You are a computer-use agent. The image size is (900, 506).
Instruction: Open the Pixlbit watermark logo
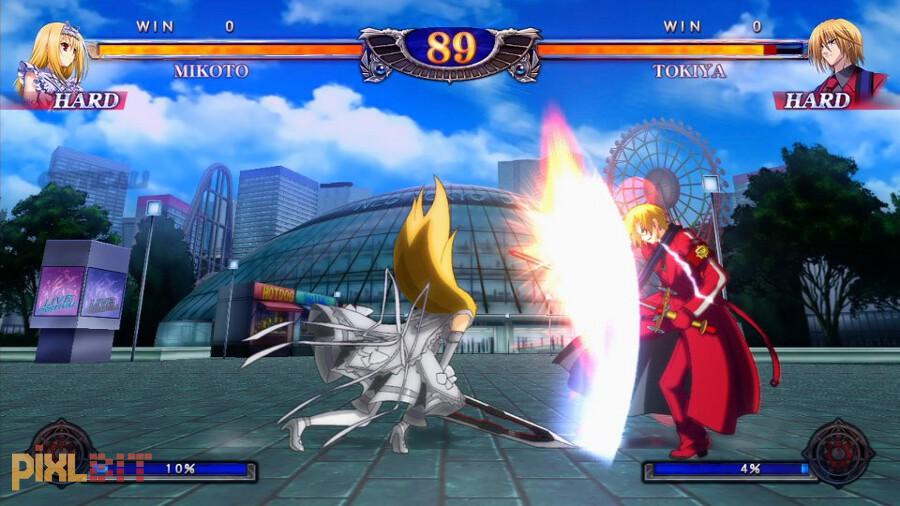pos(82,469)
